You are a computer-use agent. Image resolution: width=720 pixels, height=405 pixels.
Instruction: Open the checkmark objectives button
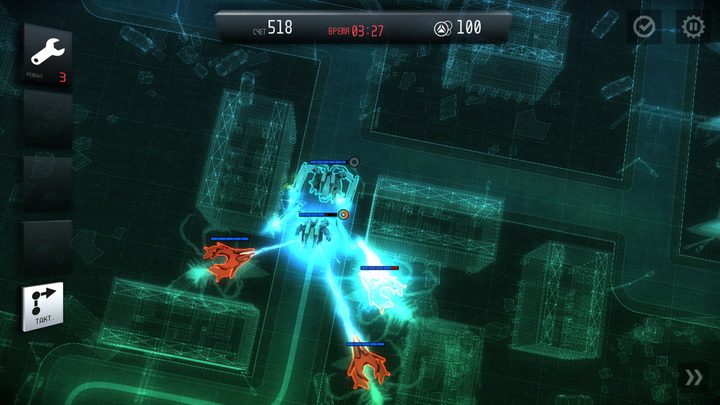[x=644, y=27]
